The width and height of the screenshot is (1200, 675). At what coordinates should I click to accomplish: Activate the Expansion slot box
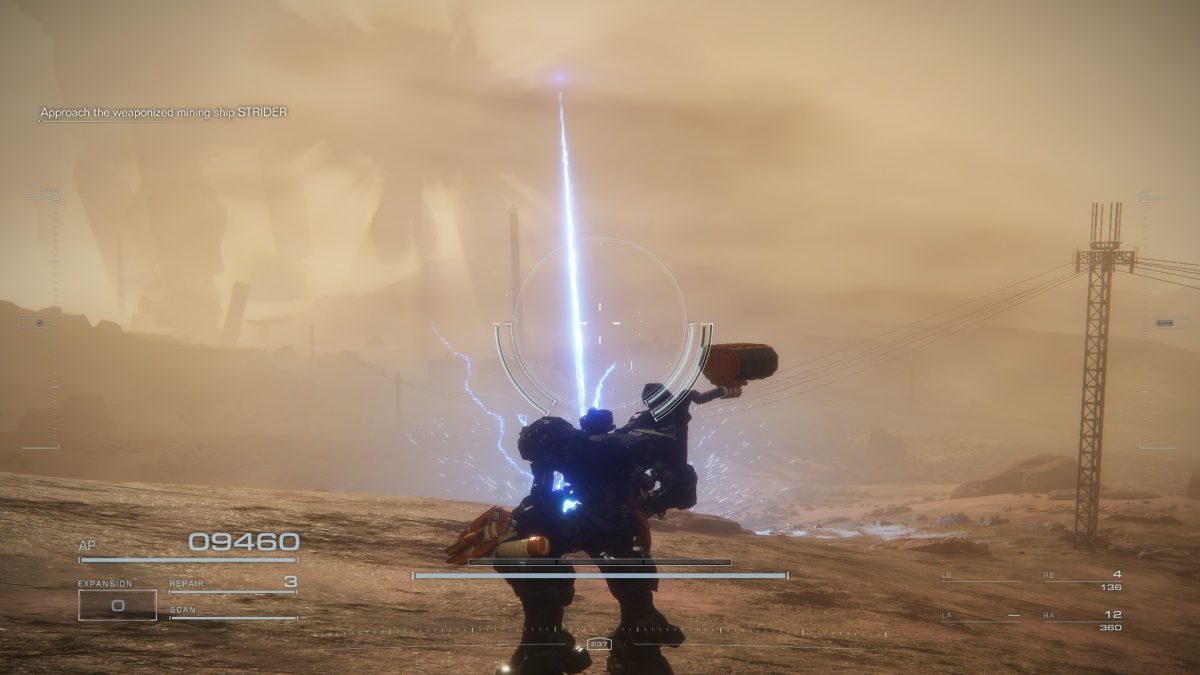pyautogui.click(x=117, y=604)
